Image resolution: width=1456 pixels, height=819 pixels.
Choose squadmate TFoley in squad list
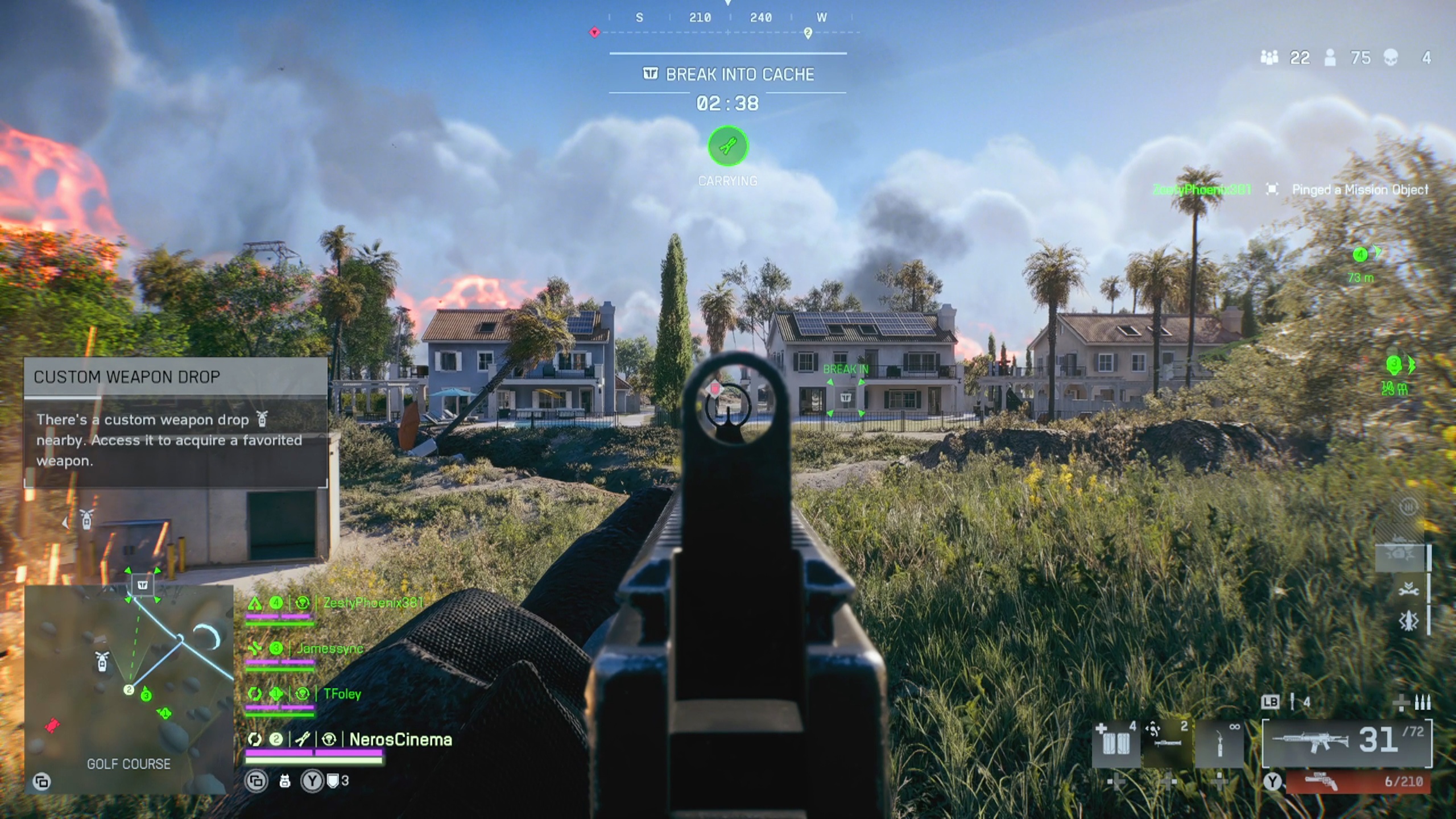[x=341, y=694]
